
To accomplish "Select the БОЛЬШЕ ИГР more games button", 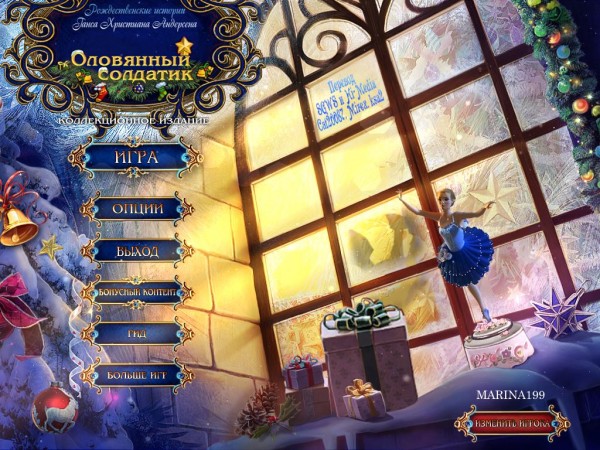I will pos(137,375).
